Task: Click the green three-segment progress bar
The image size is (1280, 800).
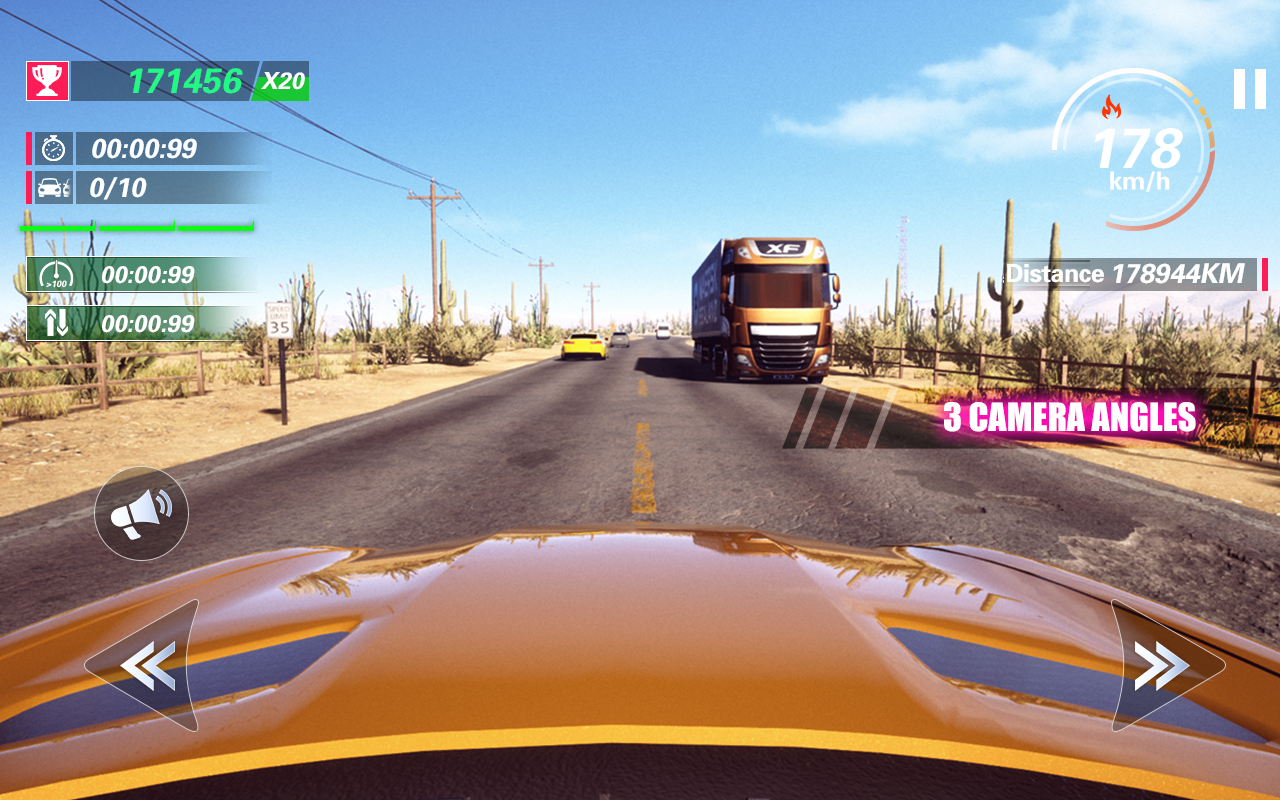Action: pyautogui.click(x=135, y=227)
